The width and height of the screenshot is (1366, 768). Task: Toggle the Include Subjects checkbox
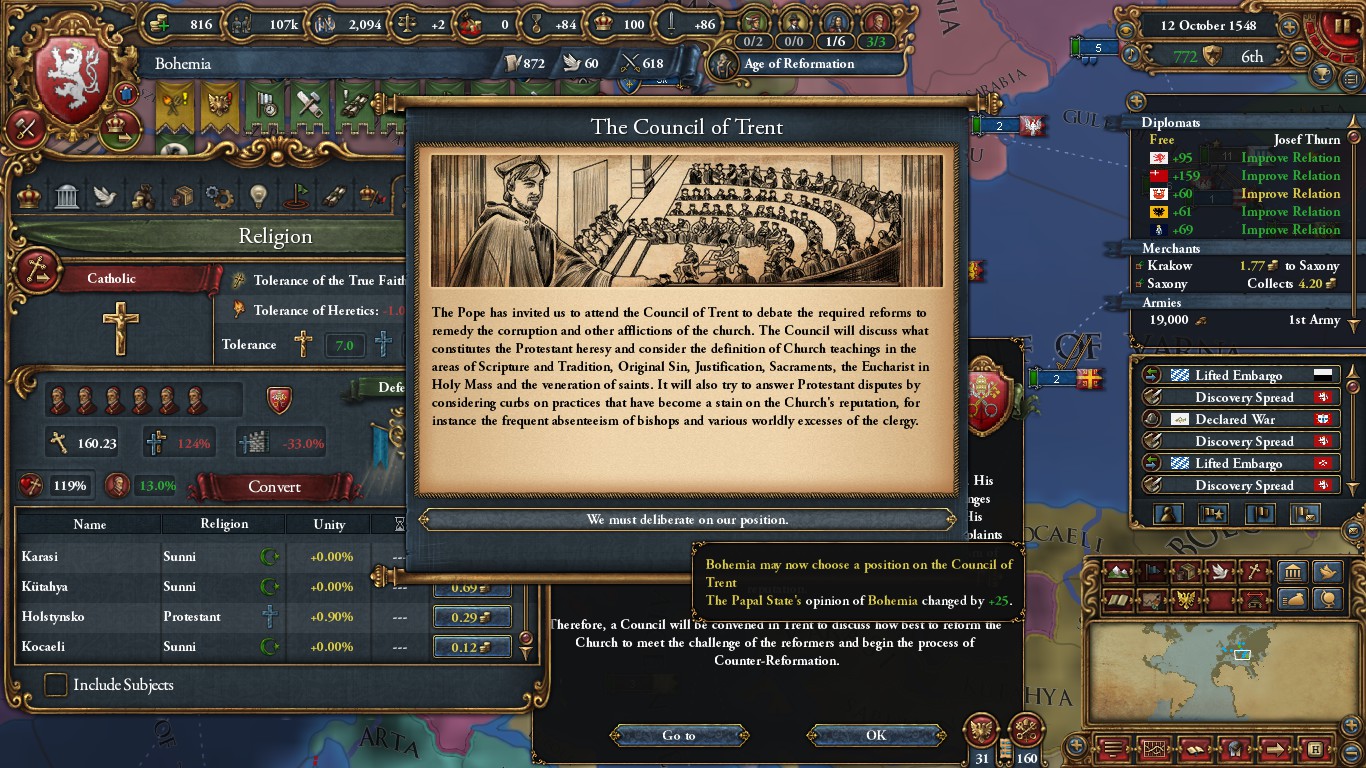point(56,685)
